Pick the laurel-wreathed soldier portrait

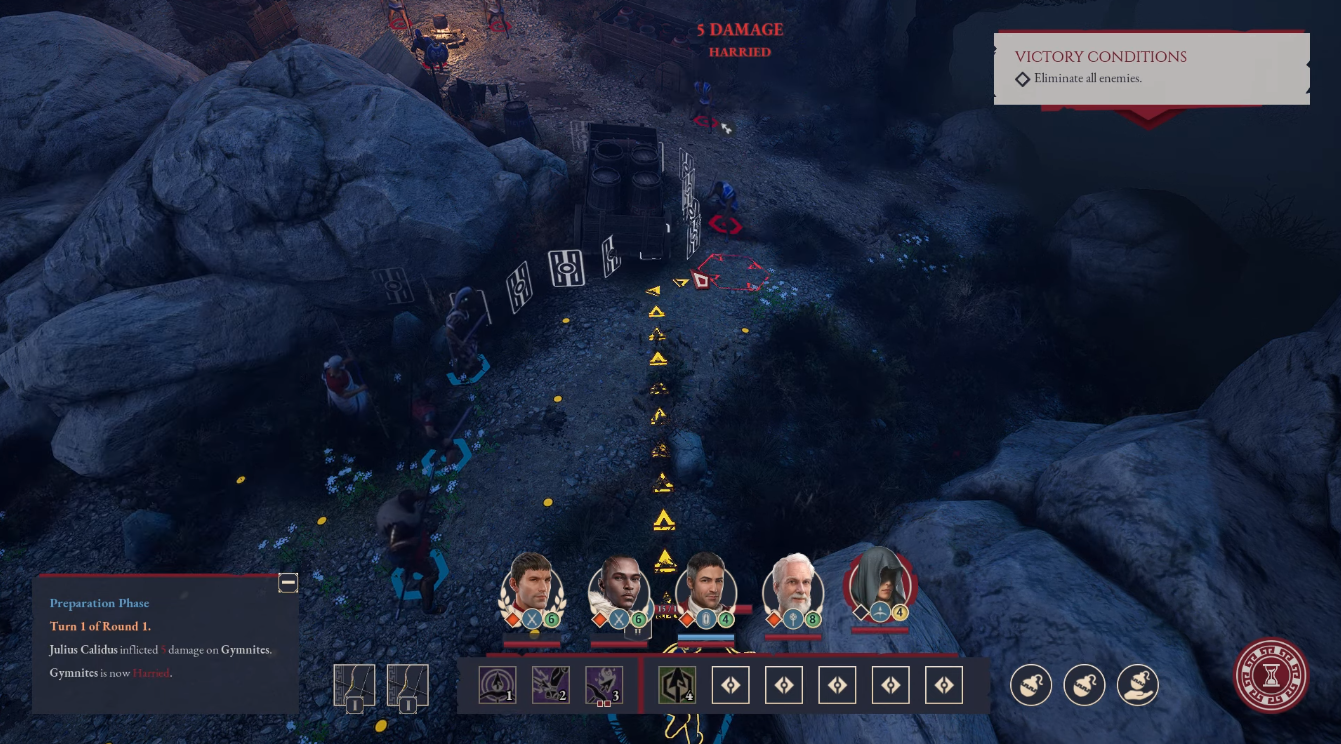[x=531, y=583]
